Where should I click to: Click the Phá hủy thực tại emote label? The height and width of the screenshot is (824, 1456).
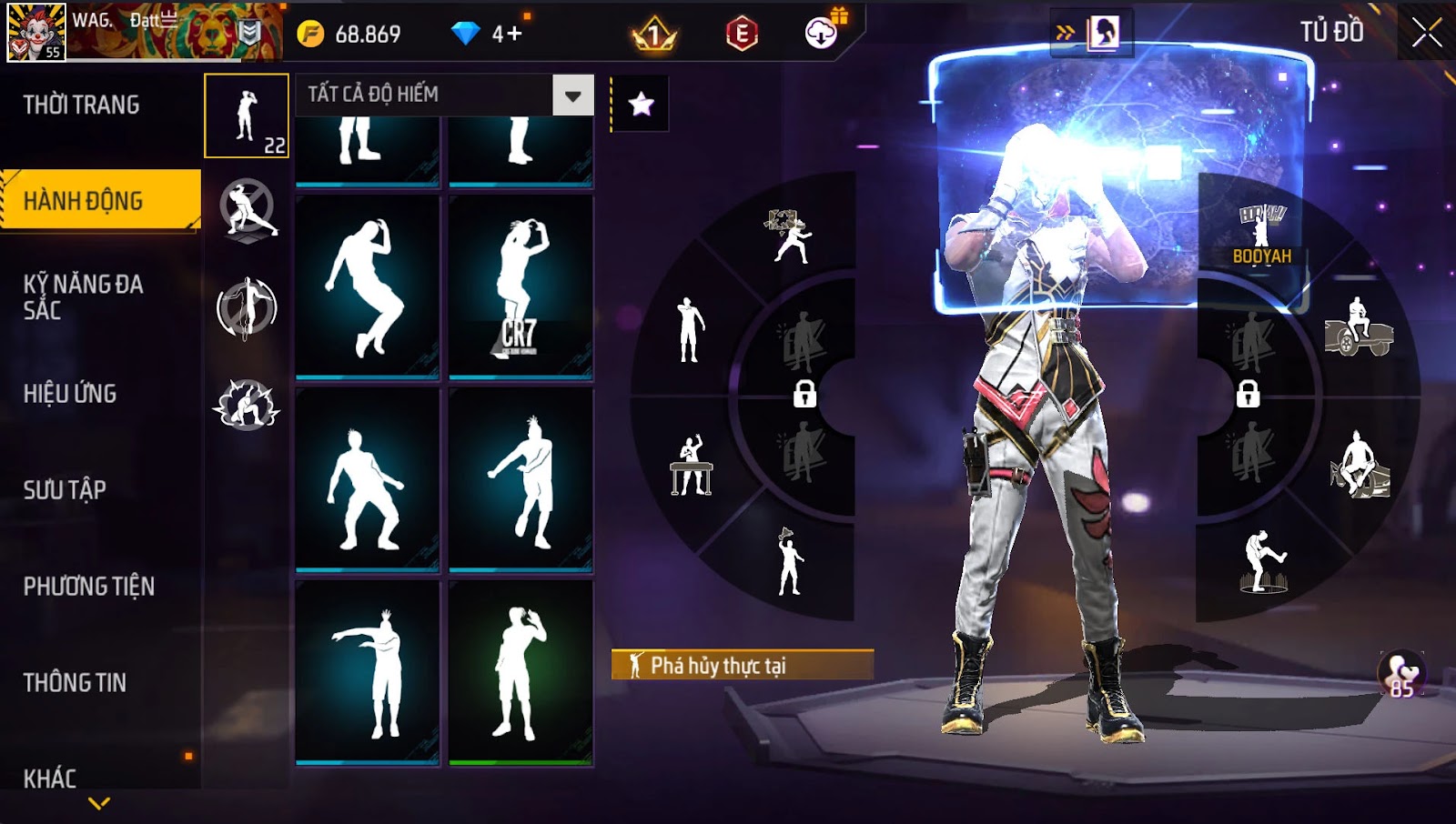[742, 665]
